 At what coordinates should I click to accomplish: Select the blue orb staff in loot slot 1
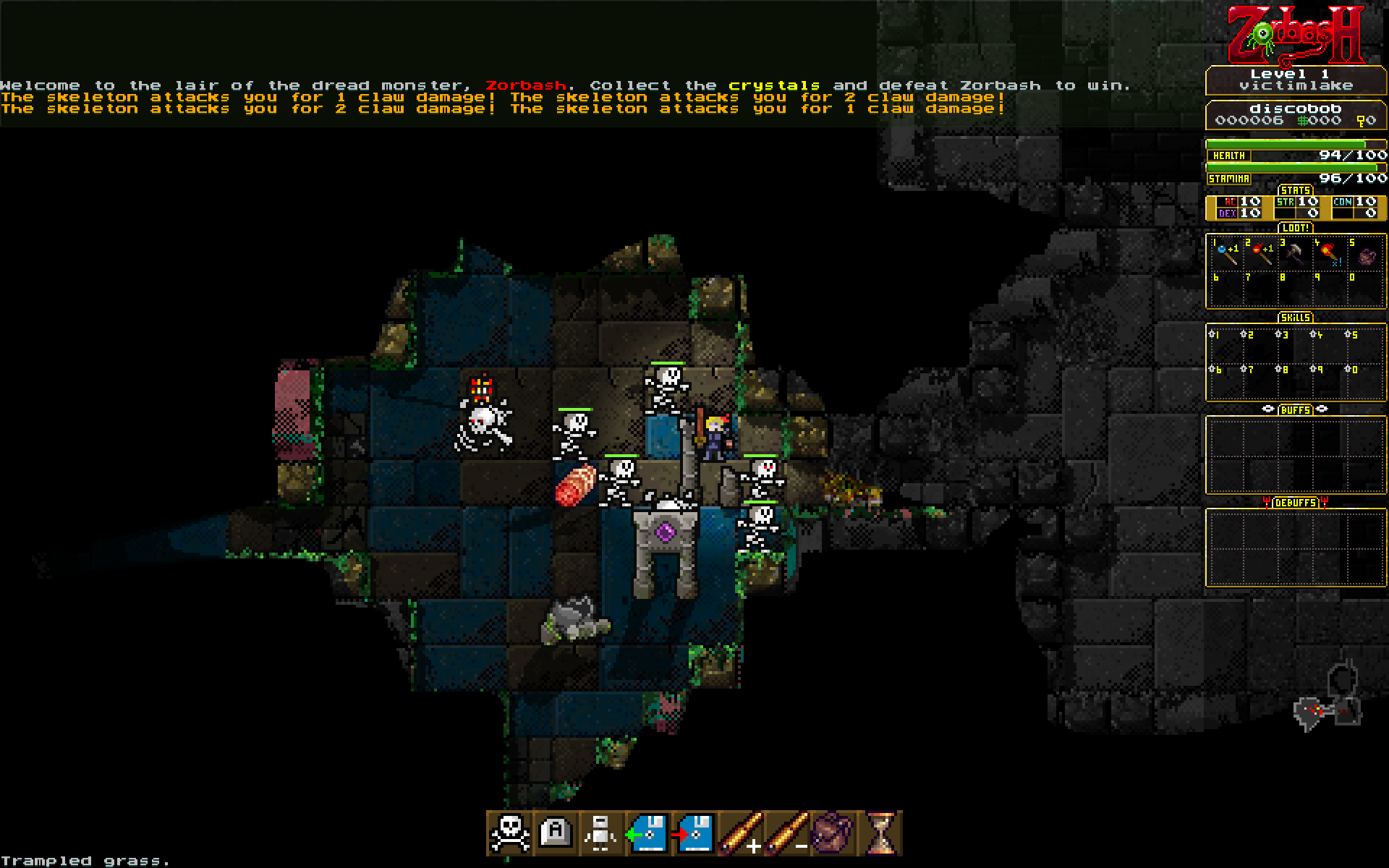tap(1226, 254)
